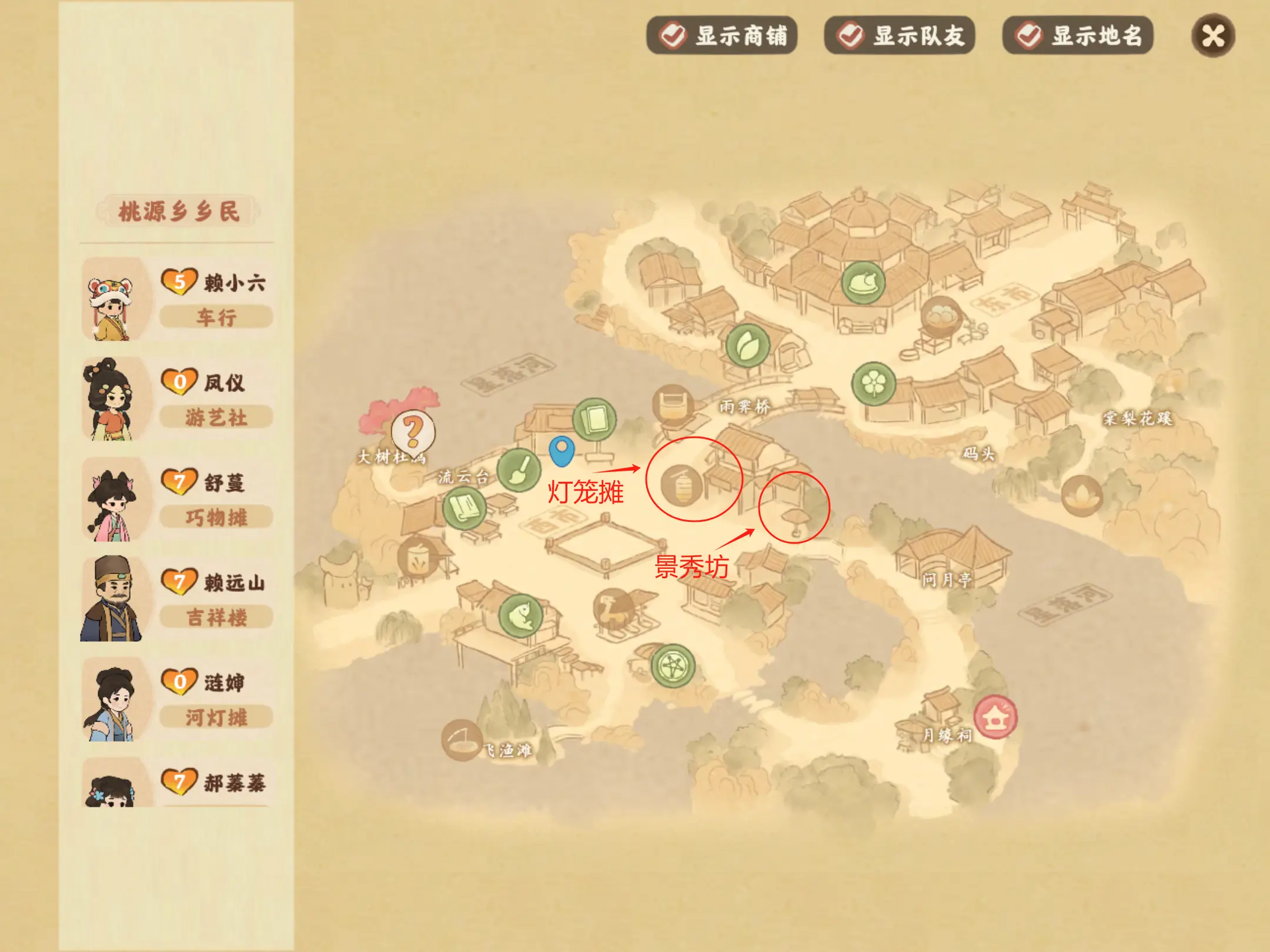The height and width of the screenshot is (952, 1270).
Task: Click the question mark map marker
Action: [x=413, y=431]
